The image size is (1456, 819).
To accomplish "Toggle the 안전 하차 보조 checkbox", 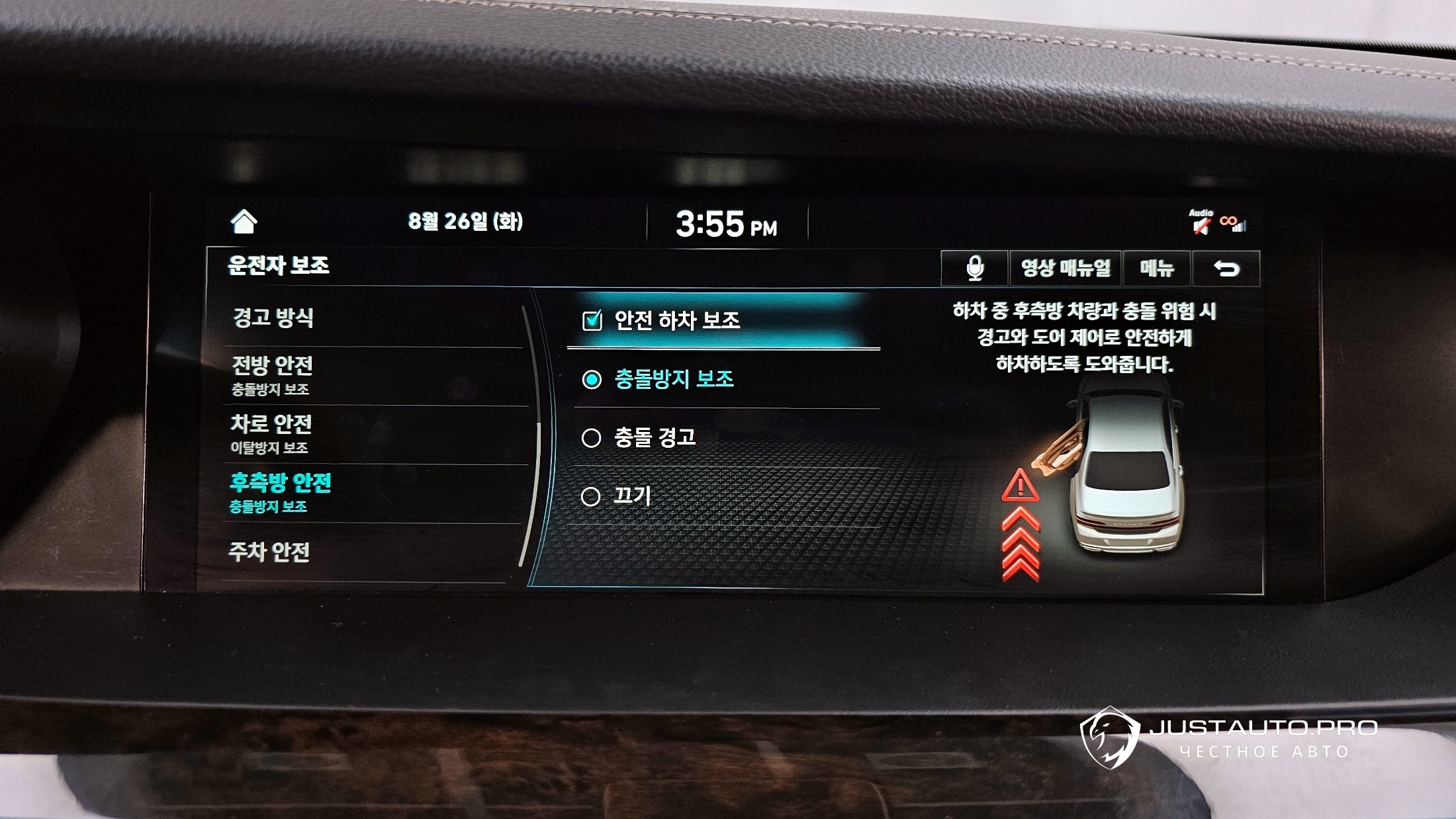I will click(592, 321).
